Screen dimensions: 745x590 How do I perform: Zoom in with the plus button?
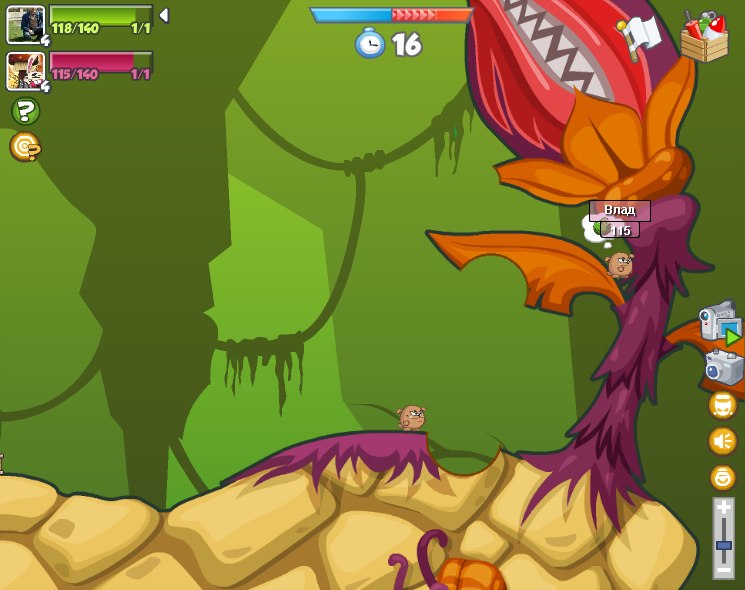pyautogui.click(x=723, y=509)
